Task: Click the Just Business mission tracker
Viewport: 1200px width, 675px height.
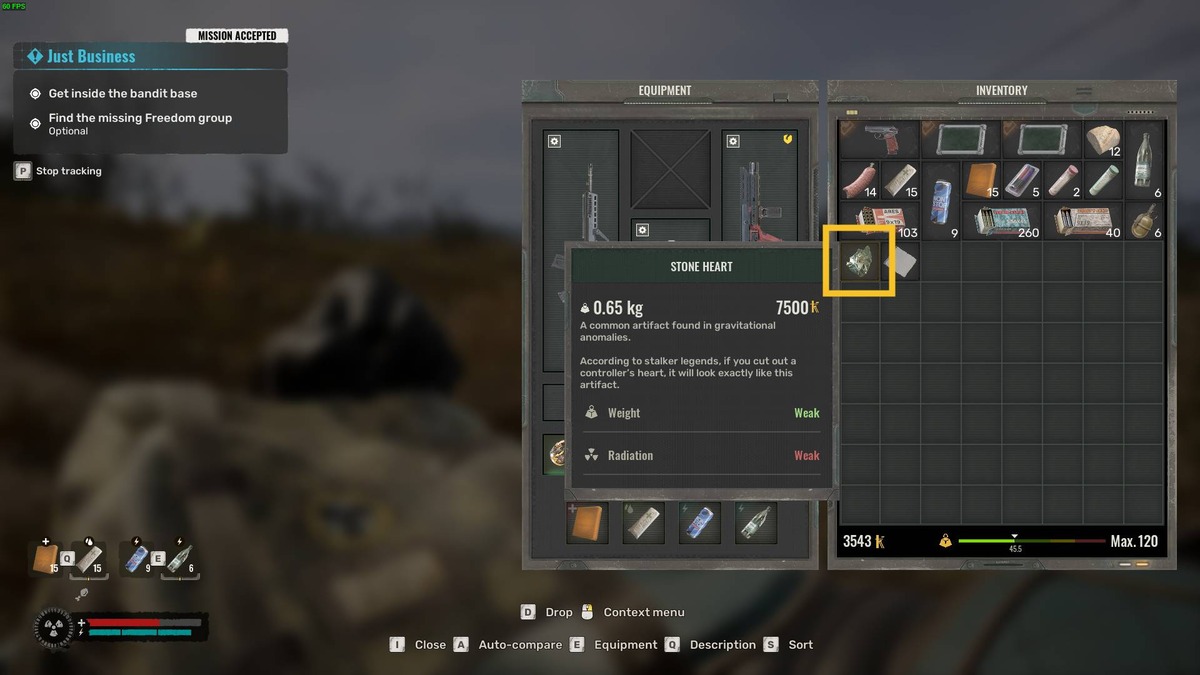Action: coord(150,56)
